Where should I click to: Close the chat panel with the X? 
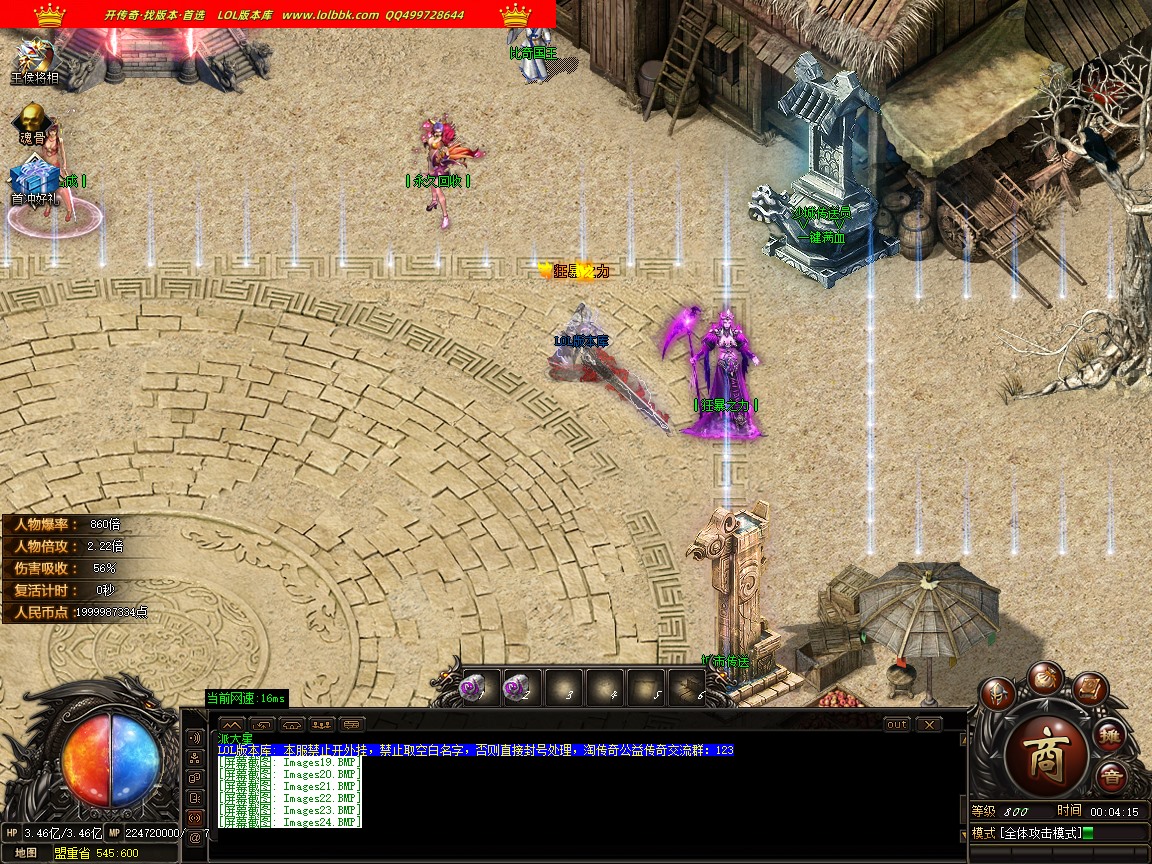point(929,724)
